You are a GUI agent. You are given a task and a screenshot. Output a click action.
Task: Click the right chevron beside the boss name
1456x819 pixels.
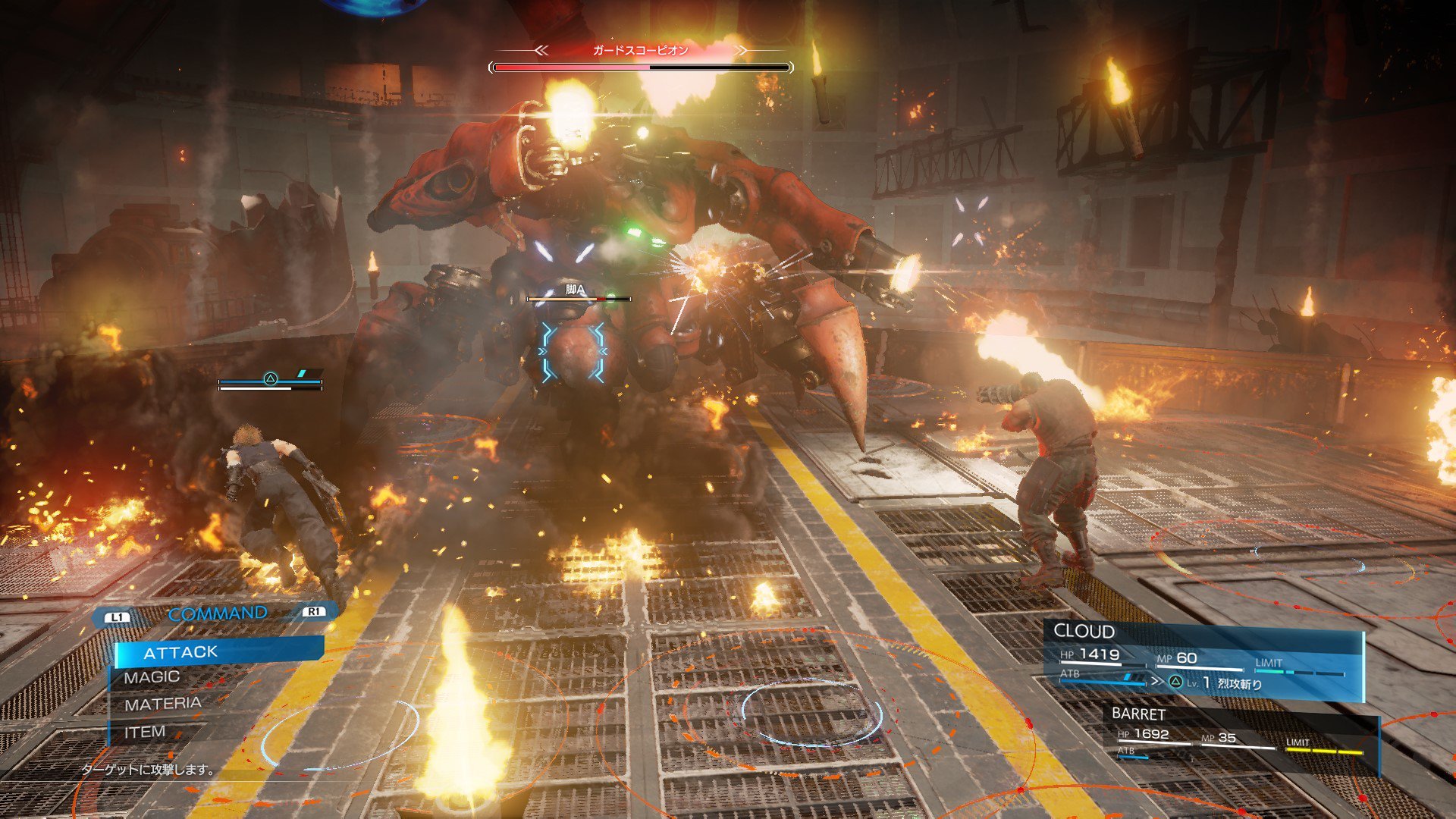point(742,50)
